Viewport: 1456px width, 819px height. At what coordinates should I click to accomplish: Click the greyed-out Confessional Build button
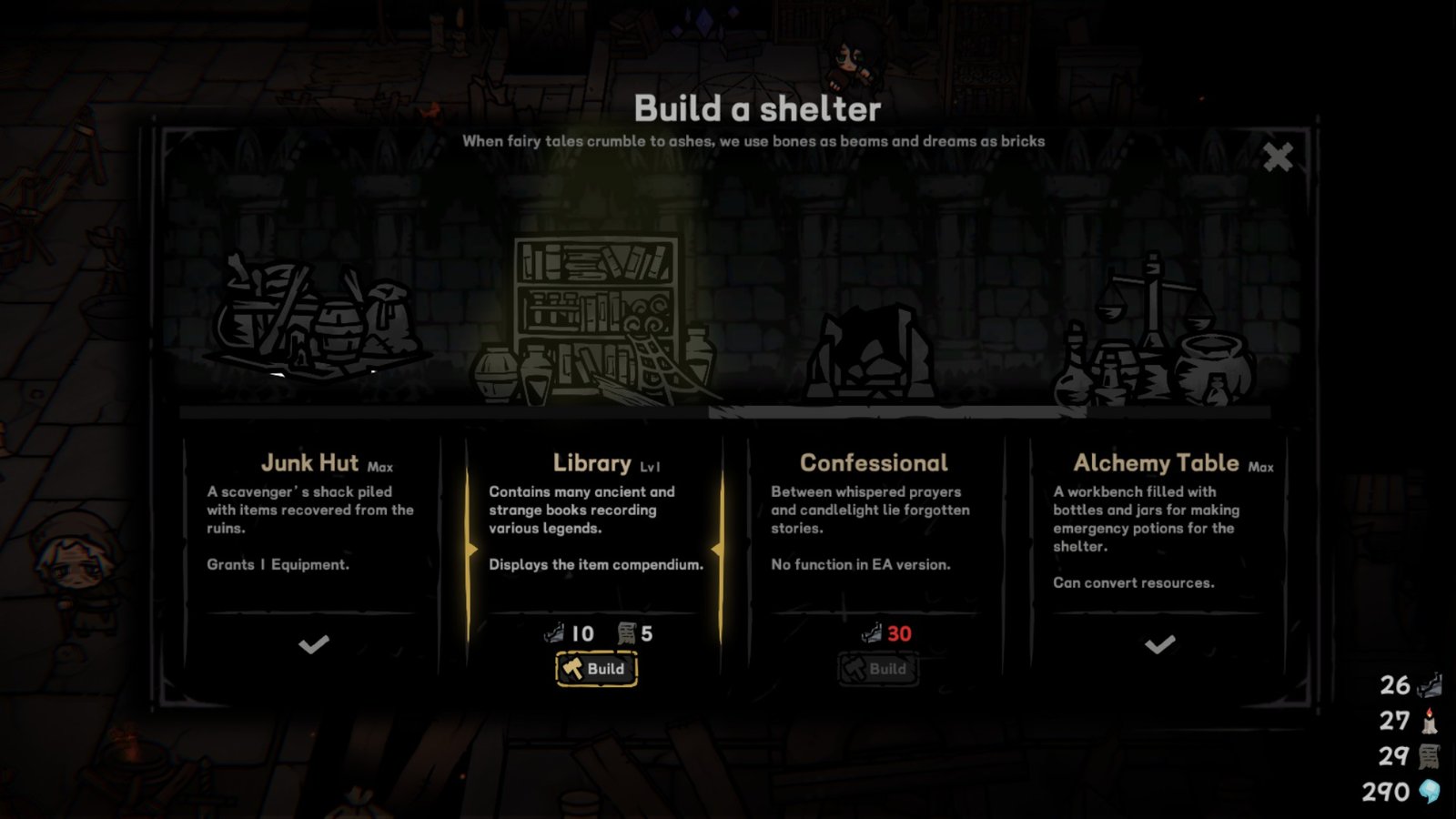tap(877, 669)
